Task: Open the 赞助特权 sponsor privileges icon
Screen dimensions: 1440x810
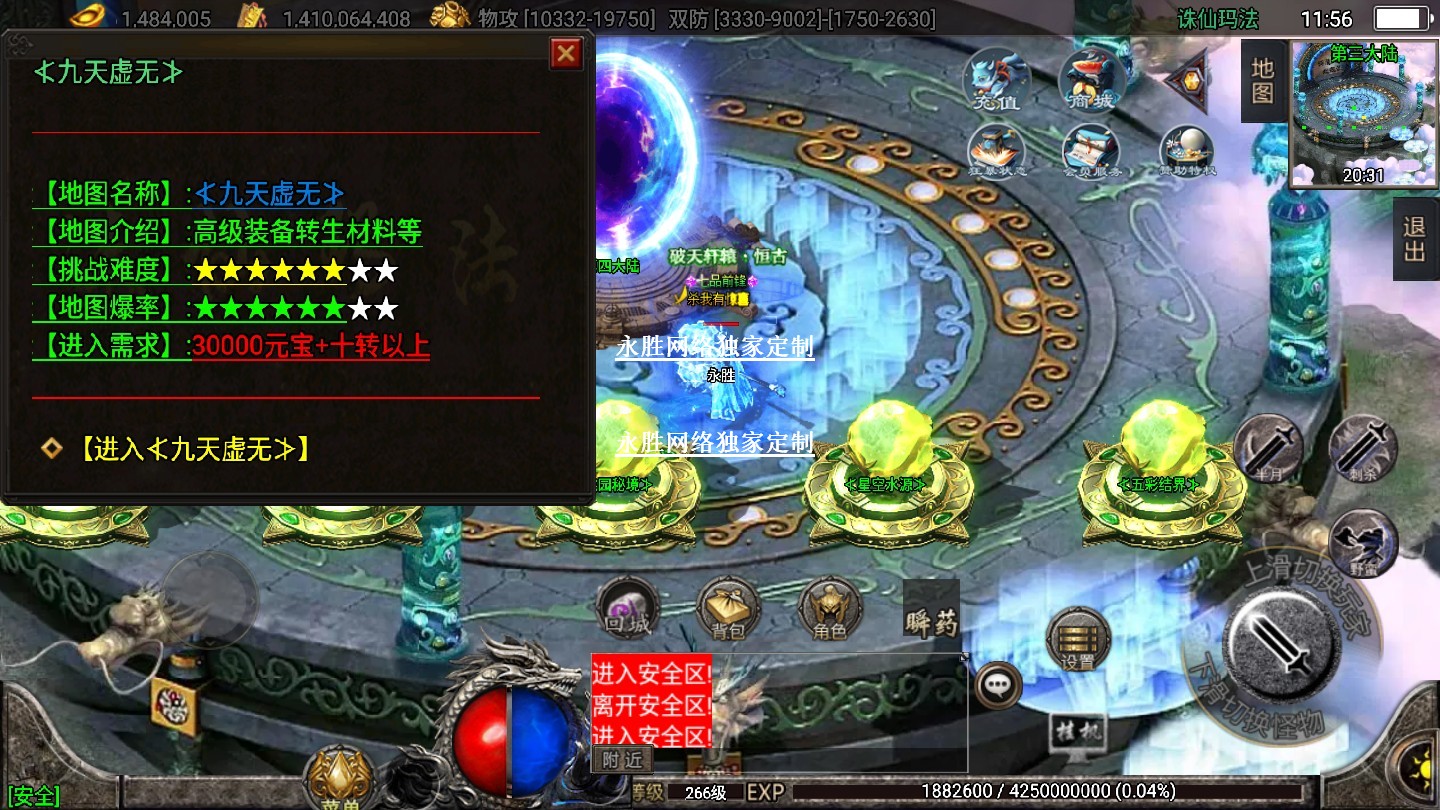Action: (1187, 152)
